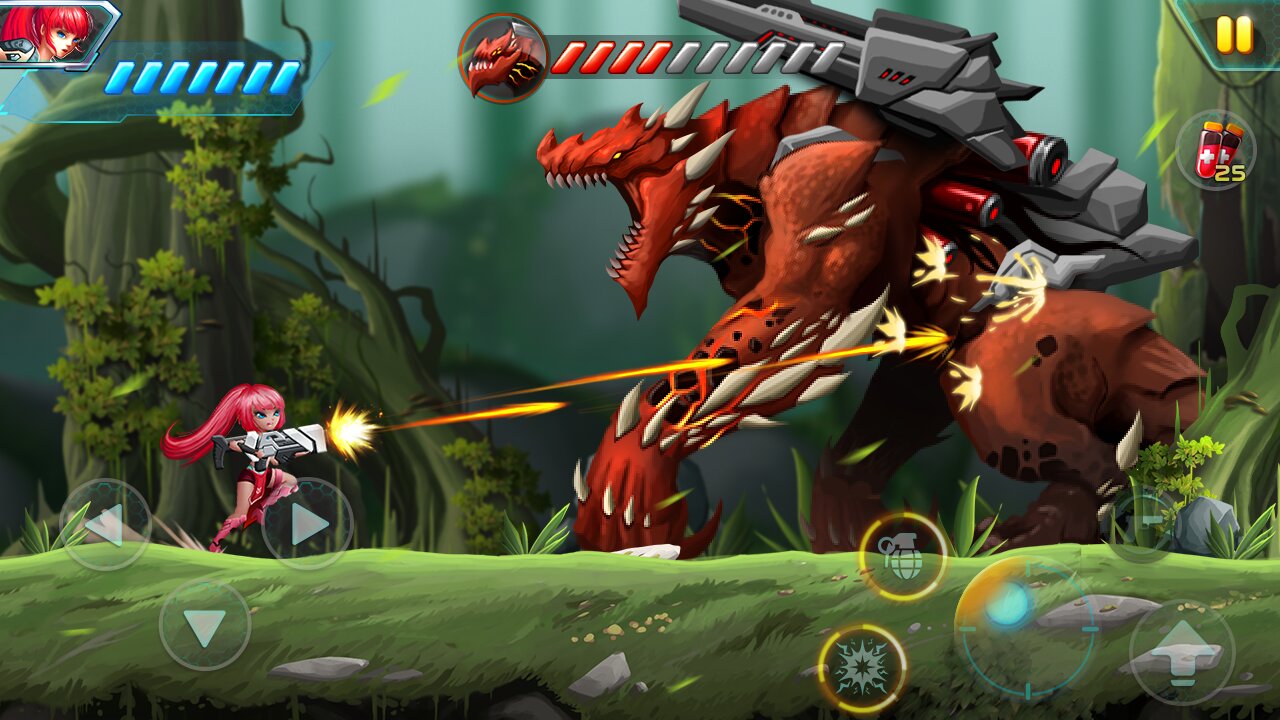Tap the boss dragon portrait icon
1280x720 pixels.
click(x=503, y=55)
